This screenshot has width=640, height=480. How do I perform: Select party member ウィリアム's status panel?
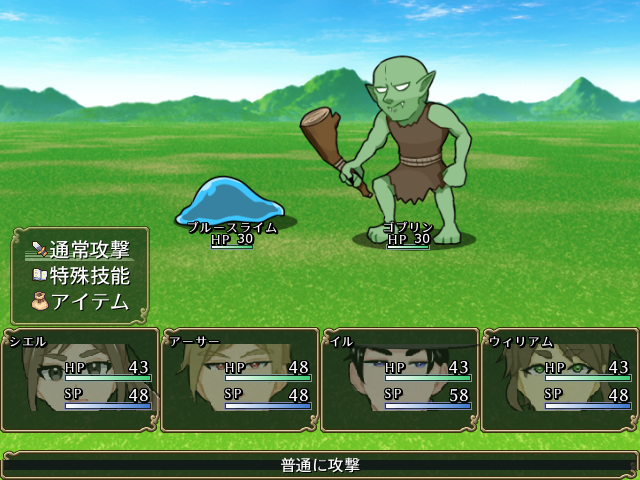click(x=559, y=381)
